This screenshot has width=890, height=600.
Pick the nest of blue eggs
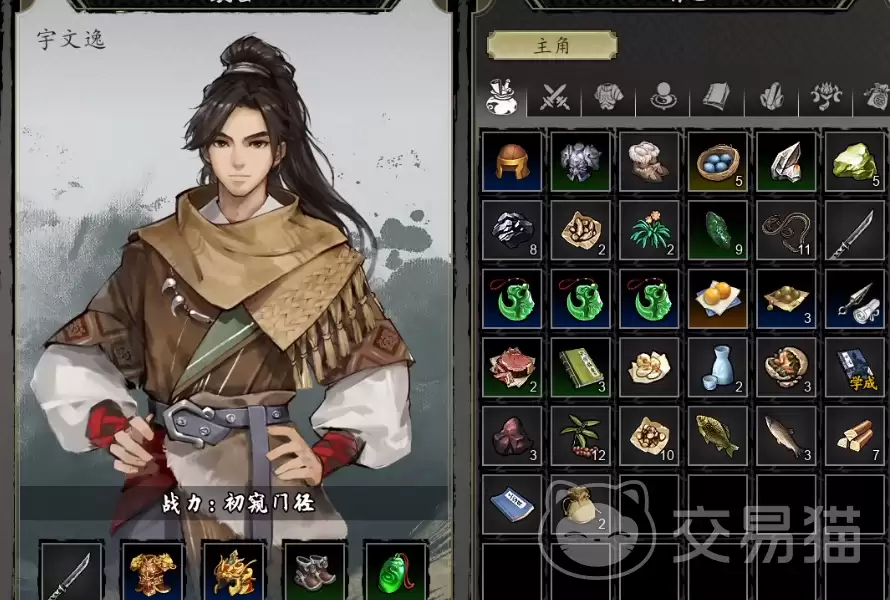coord(717,160)
